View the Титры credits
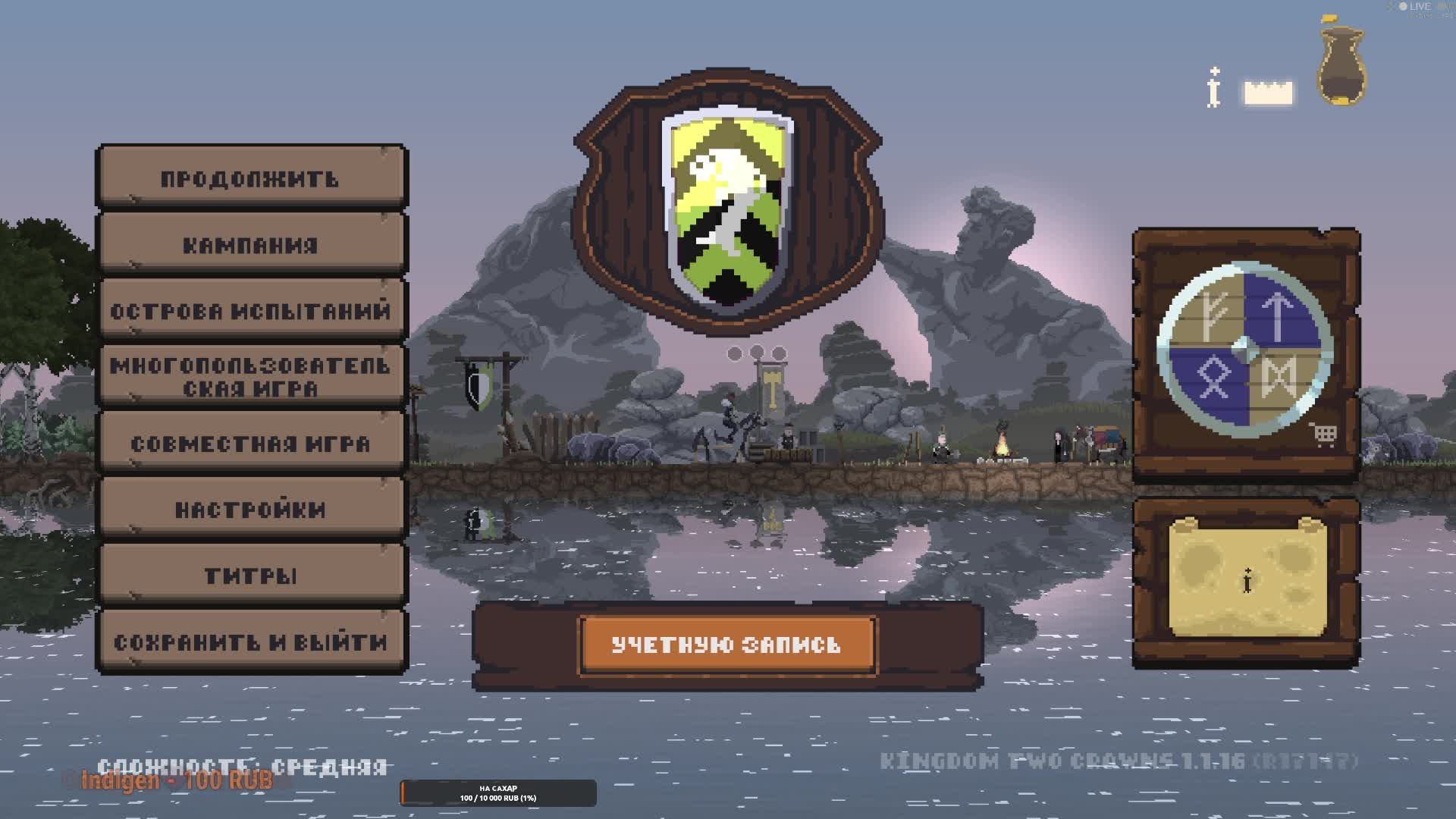 point(251,575)
